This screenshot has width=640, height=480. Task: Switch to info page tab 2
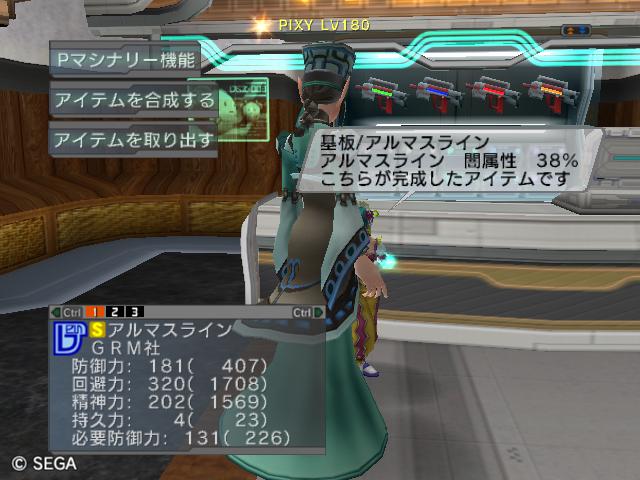tap(115, 312)
